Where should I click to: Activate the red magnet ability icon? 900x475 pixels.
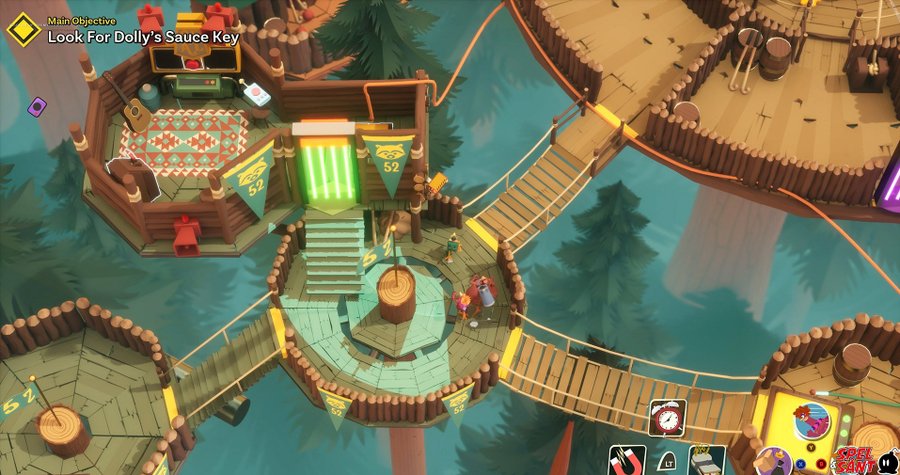627,460
